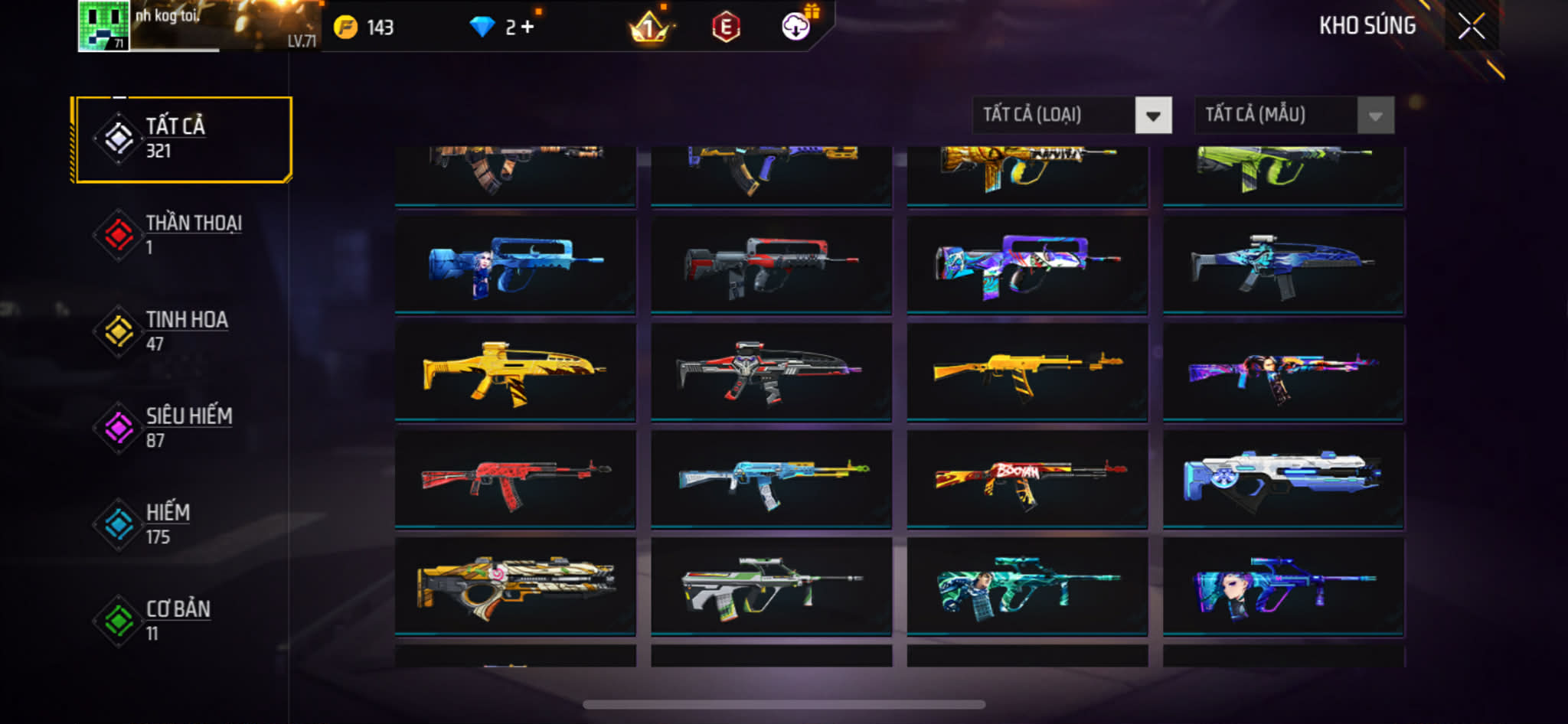The width and height of the screenshot is (1568, 724).
Task: Pick the plain yellow AK skin
Action: tap(1027, 372)
